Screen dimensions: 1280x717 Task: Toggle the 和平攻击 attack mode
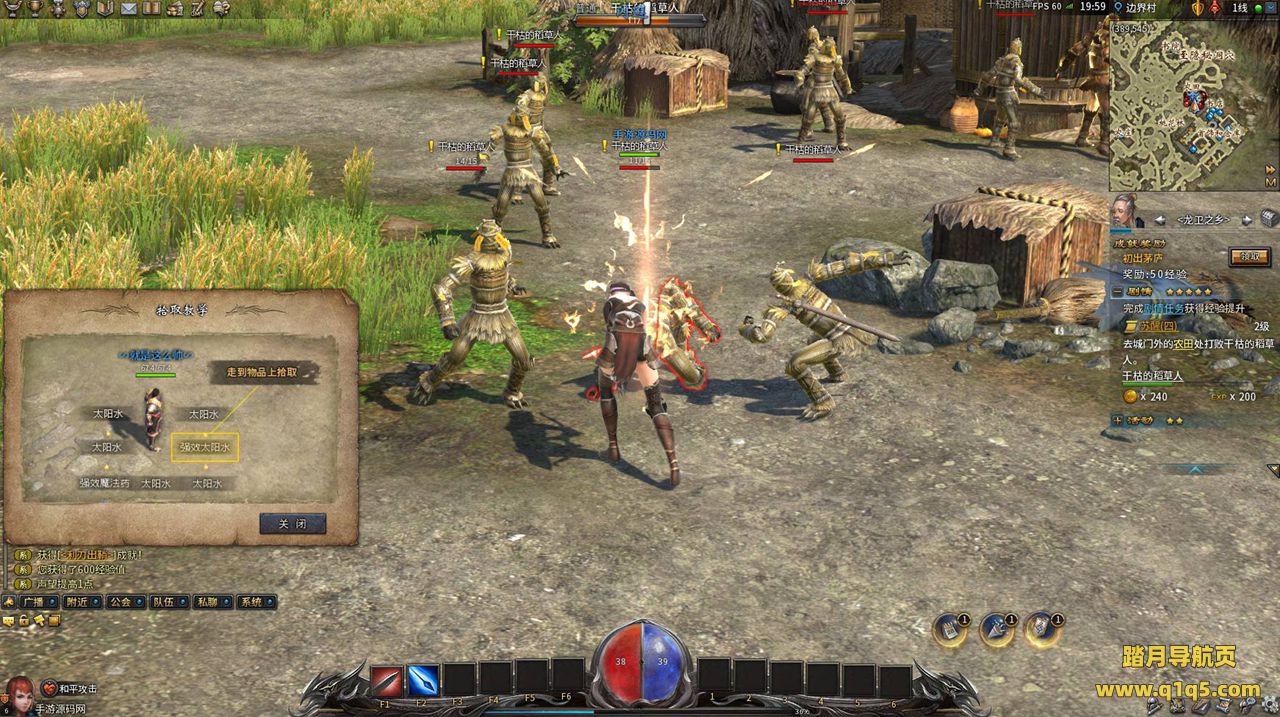pos(69,689)
